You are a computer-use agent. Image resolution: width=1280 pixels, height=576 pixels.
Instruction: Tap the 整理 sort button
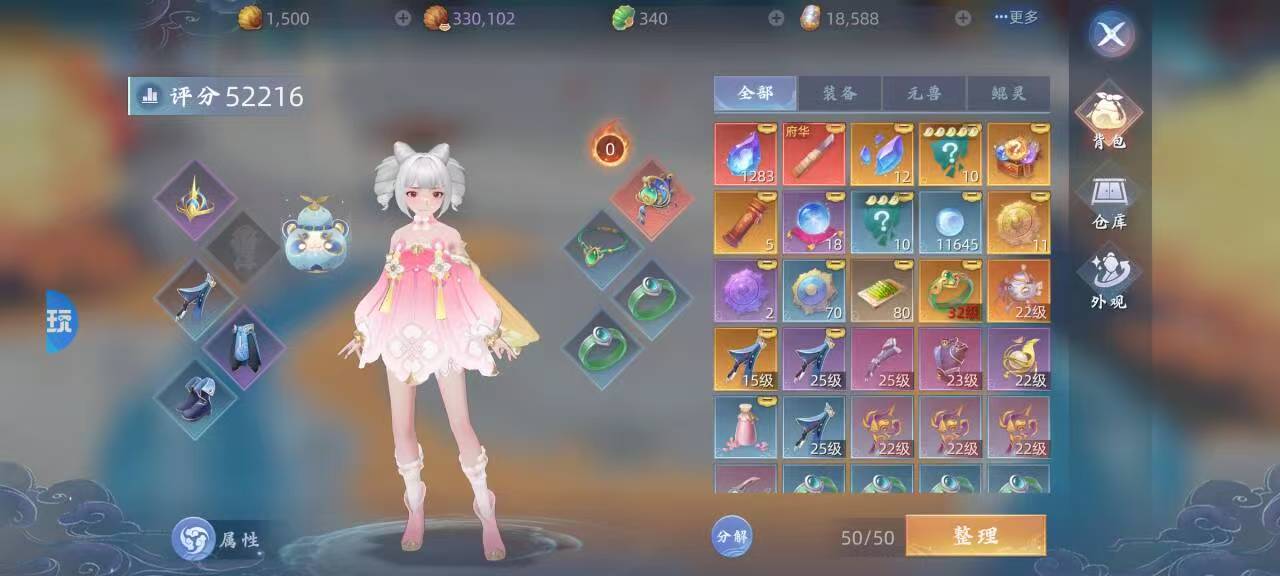(x=975, y=536)
